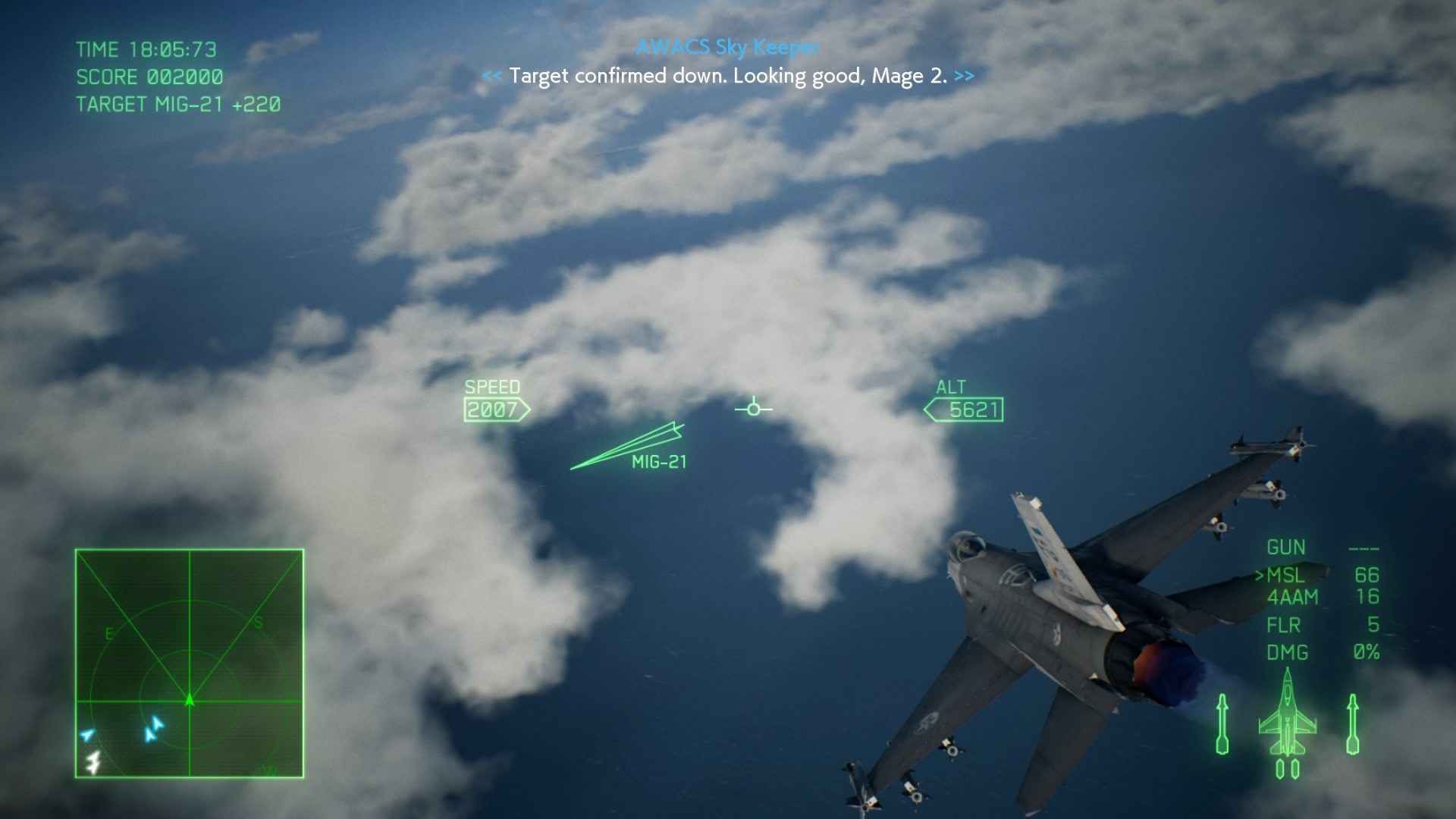Switch to the 4AAM special weapon
Image resolution: width=1456 pixels, height=819 pixels.
pos(1292,598)
